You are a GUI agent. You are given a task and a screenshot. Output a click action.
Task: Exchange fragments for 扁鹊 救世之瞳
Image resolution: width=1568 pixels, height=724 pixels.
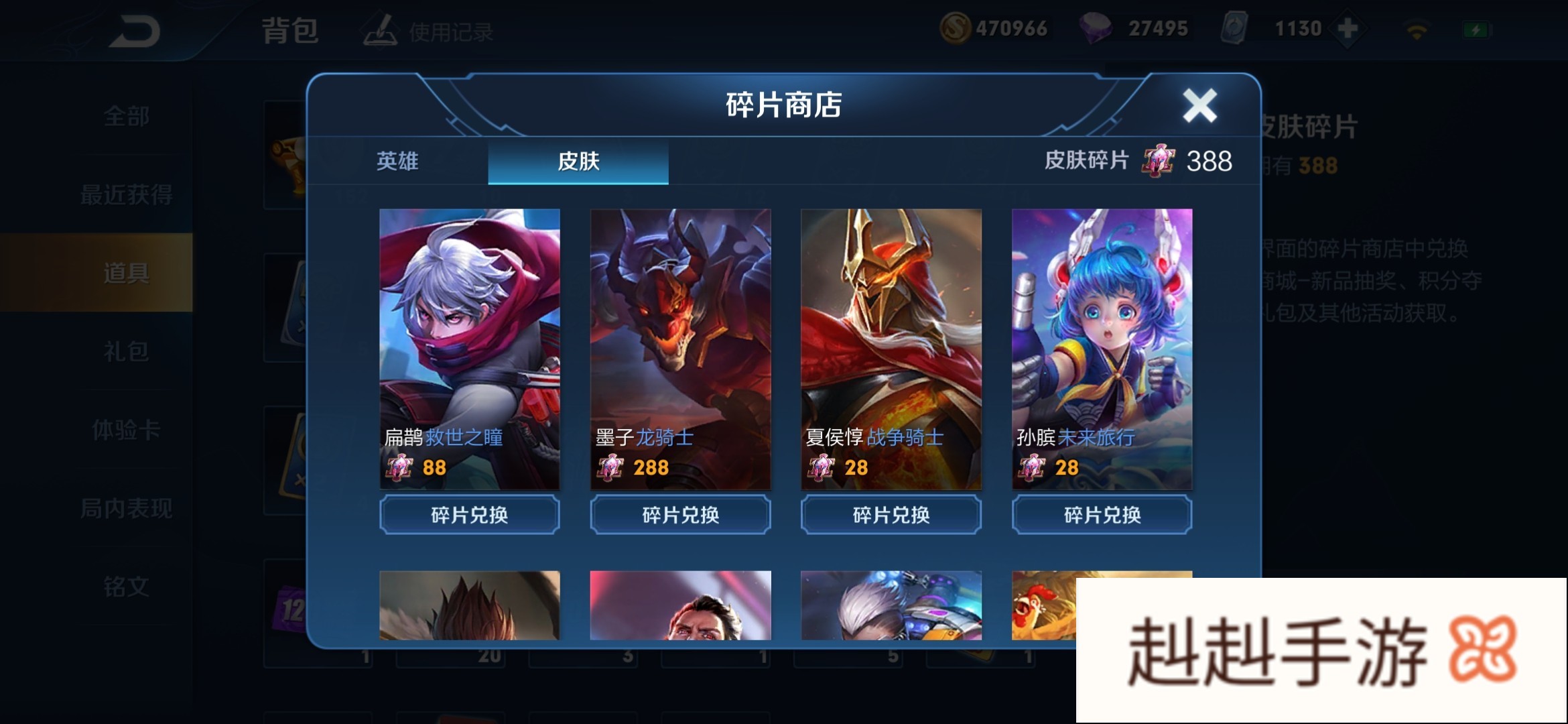pos(470,515)
